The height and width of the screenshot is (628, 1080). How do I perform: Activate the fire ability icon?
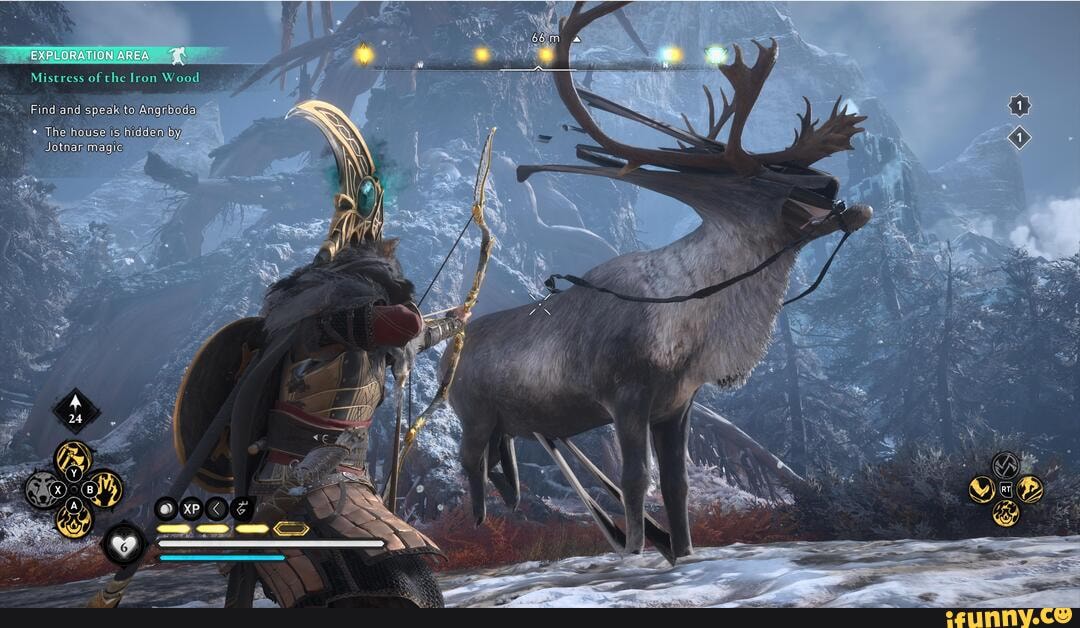click(x=73, y=519)
